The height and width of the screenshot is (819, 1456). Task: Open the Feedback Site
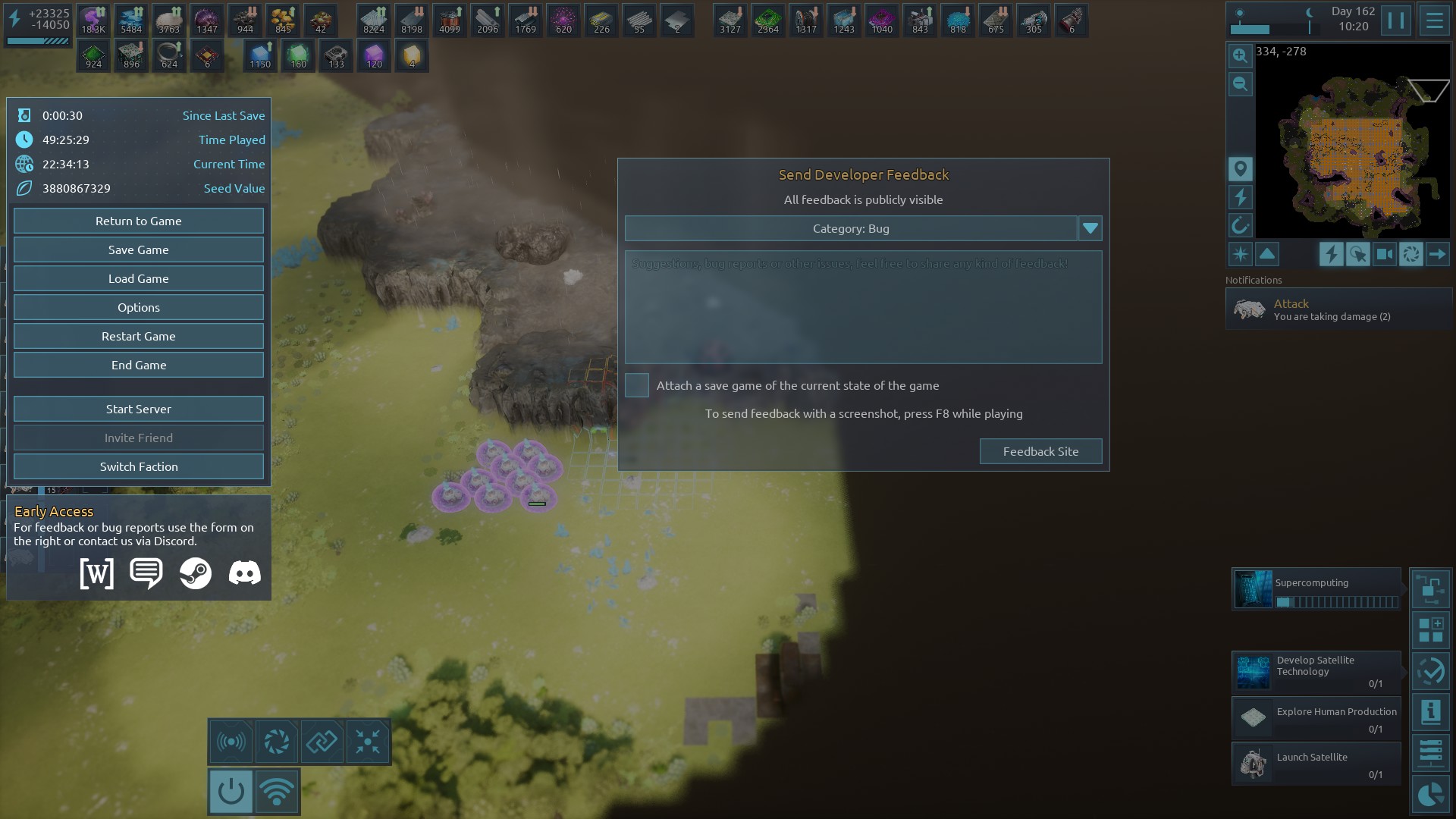pyautogui.click(x=1040, y=451)
